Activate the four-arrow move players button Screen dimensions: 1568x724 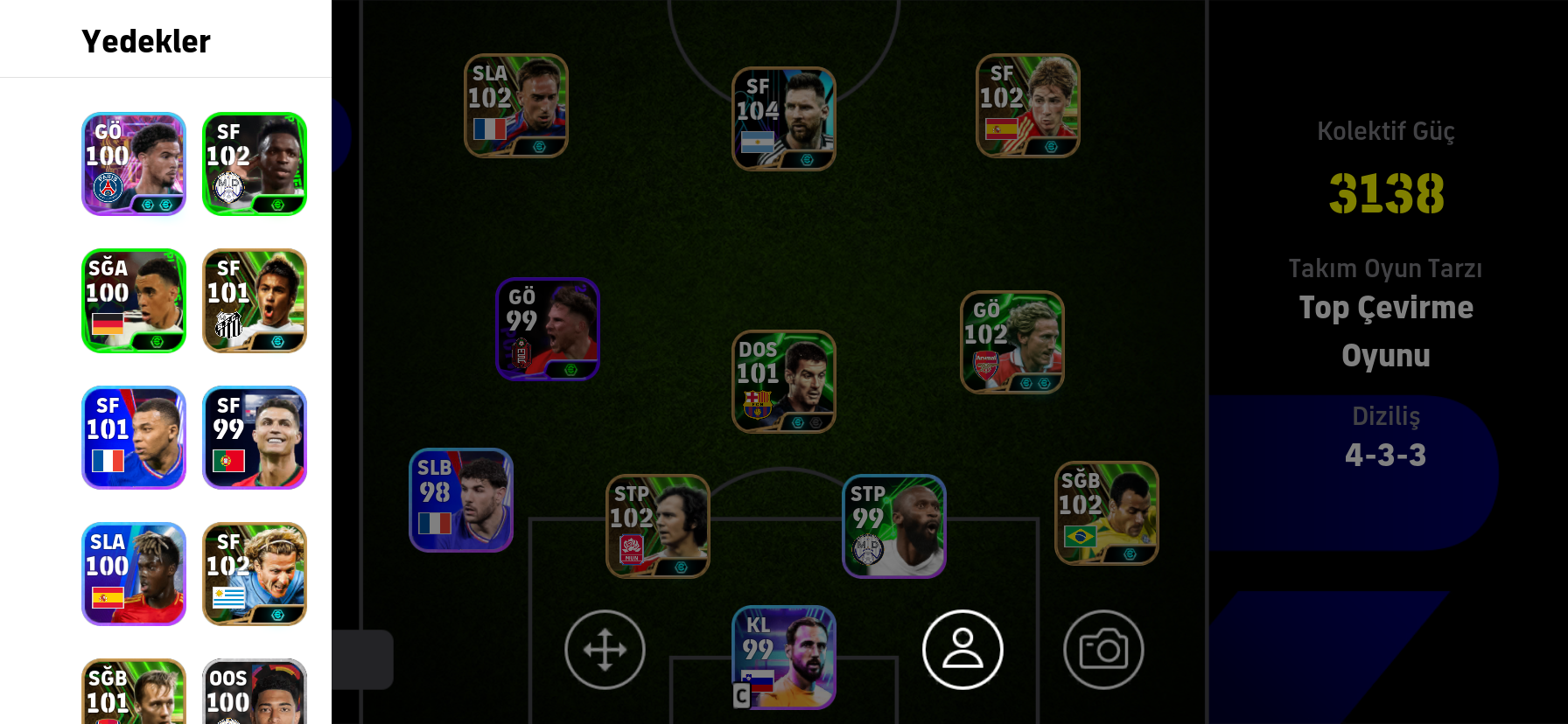[x=605, y=650]
